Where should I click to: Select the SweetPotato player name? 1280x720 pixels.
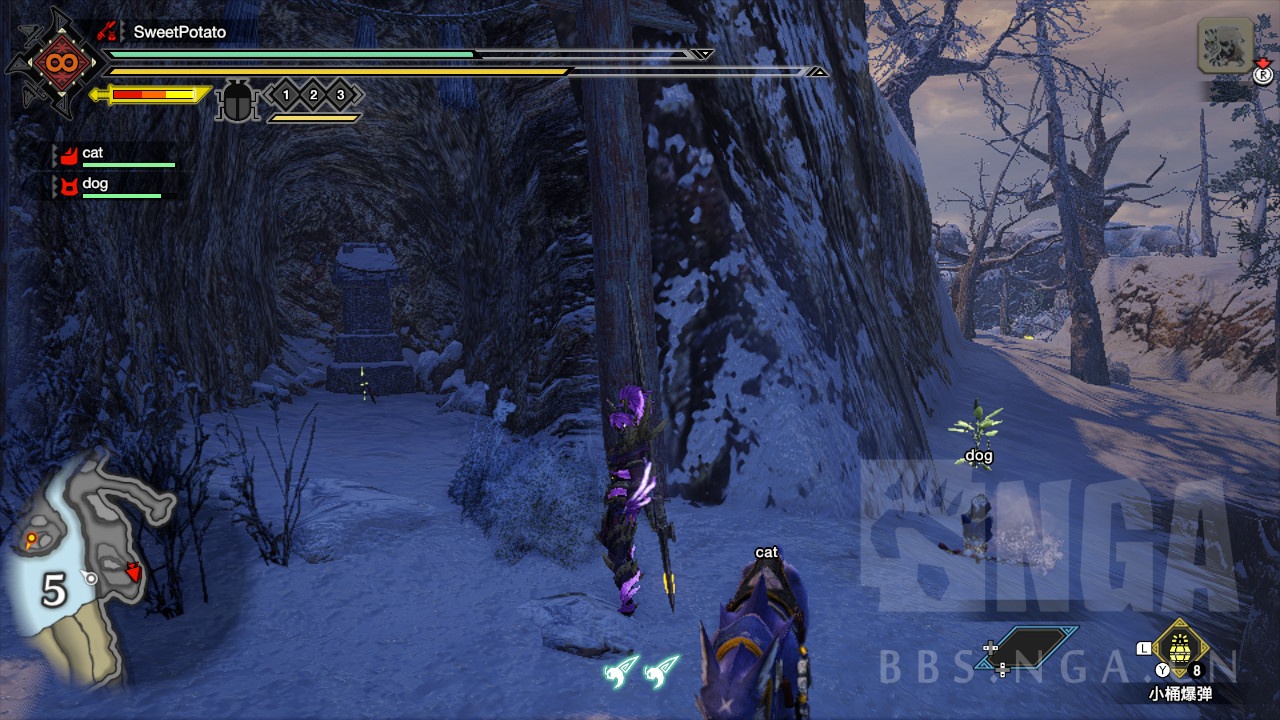click(179, 32)
